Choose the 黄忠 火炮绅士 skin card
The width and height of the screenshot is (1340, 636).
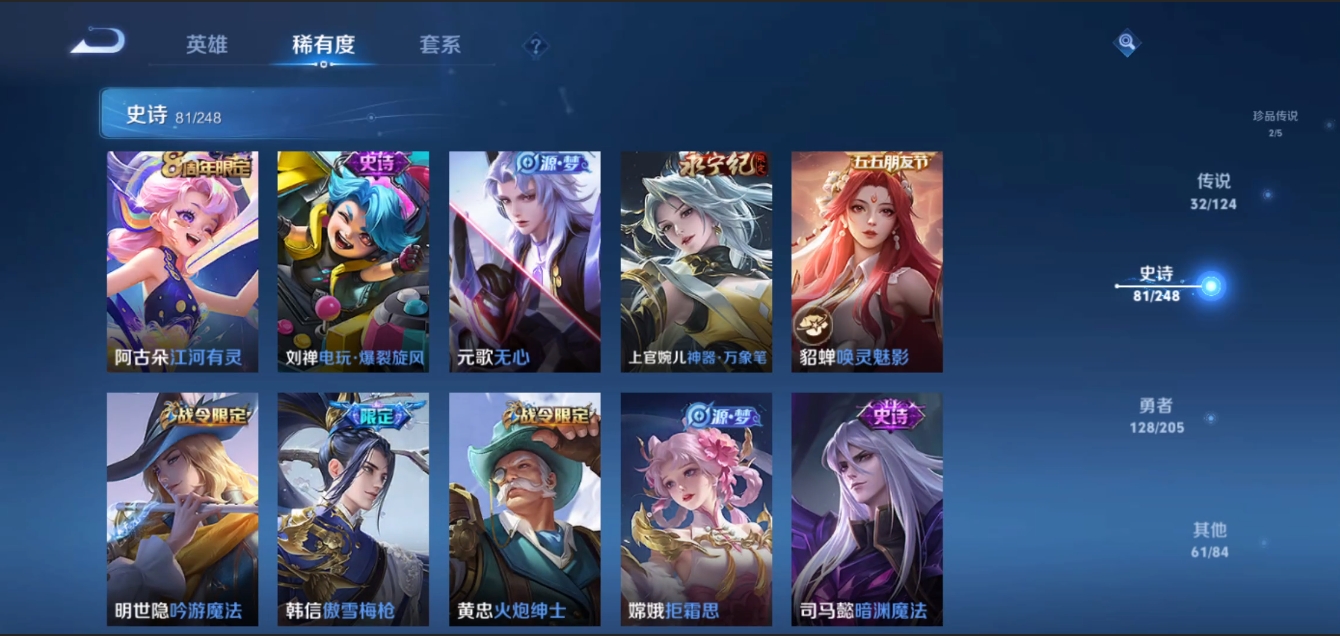coord(525,509)
